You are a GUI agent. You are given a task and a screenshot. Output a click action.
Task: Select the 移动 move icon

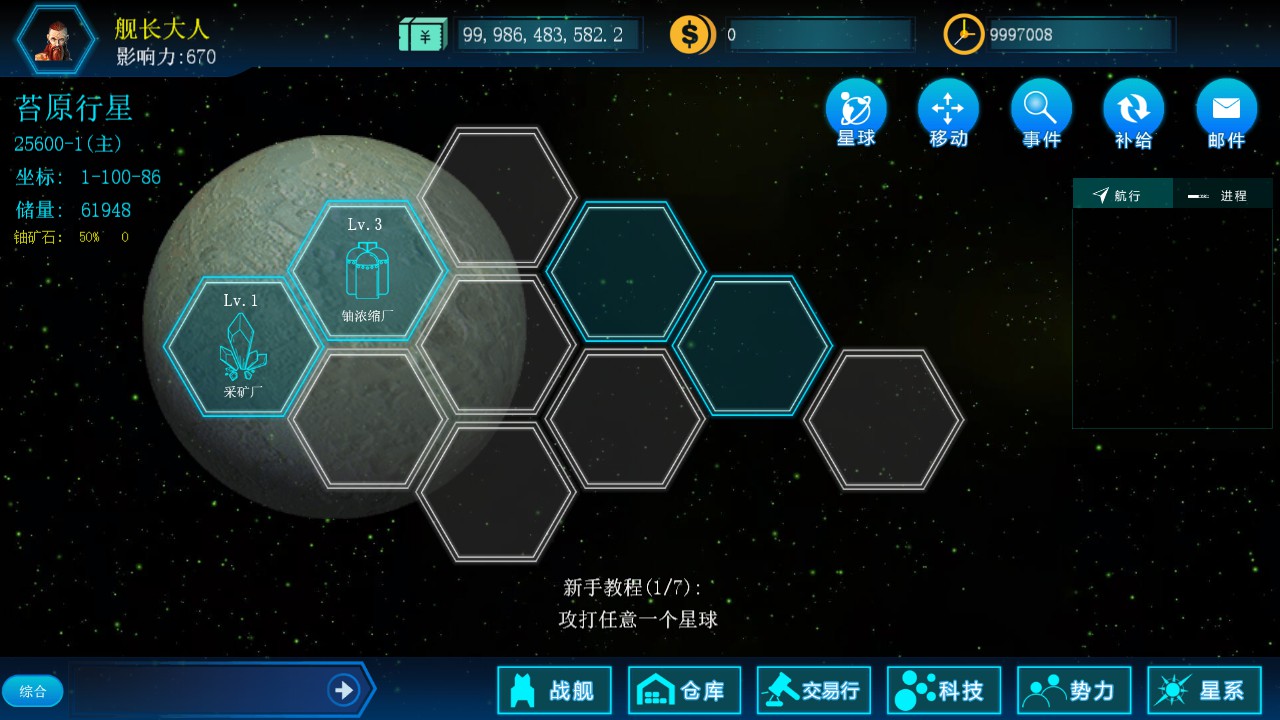pyautogui.click(x=946, y=112)
